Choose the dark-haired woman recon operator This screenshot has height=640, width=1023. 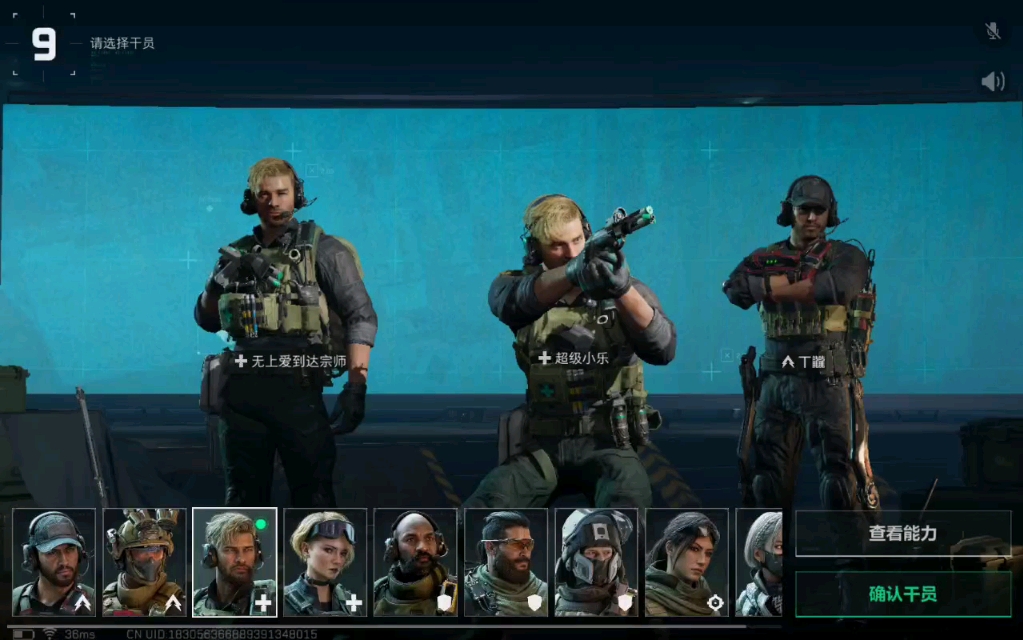point(687,562)
